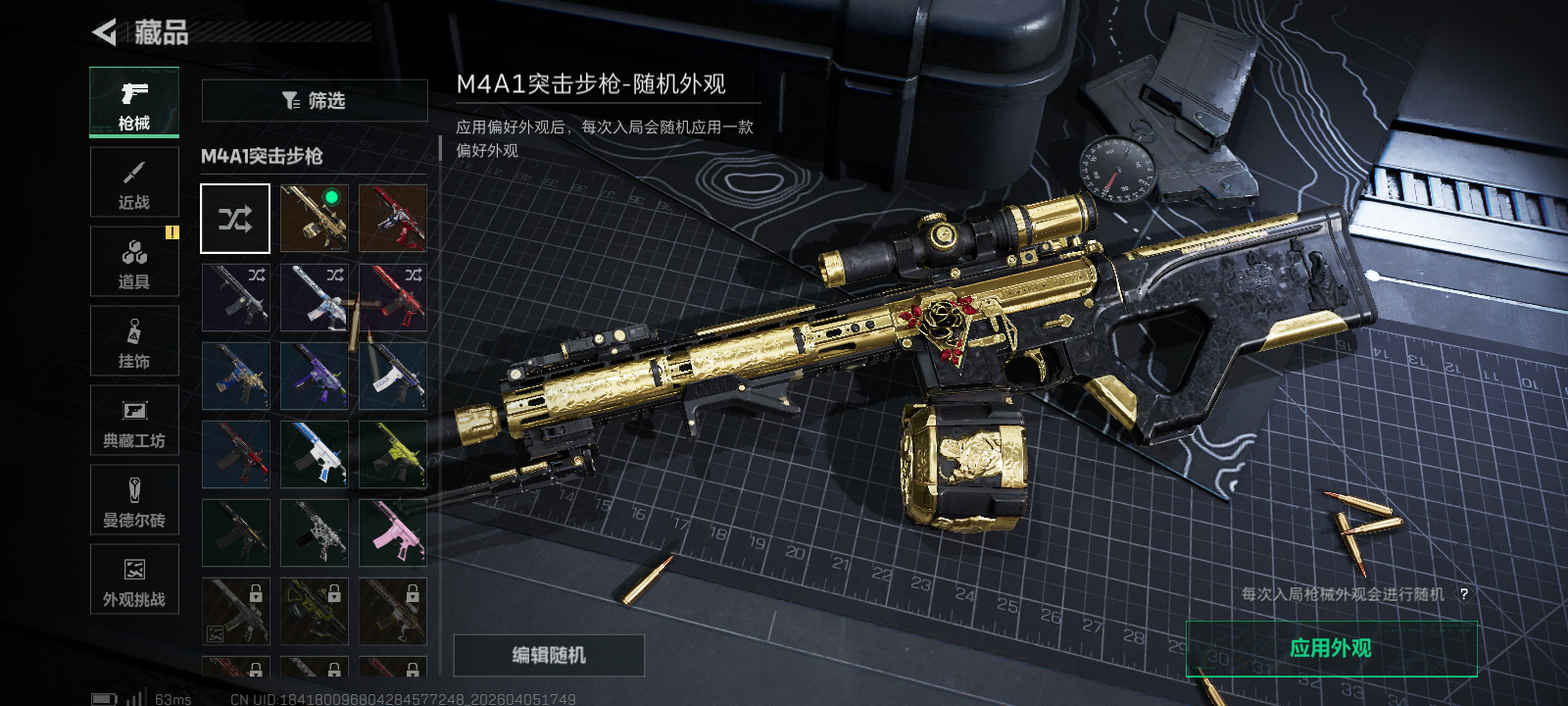Viewport: 1568px width, 706px height.
Task: Select the 道具 items tab
Action: click(x=134, y=261)
